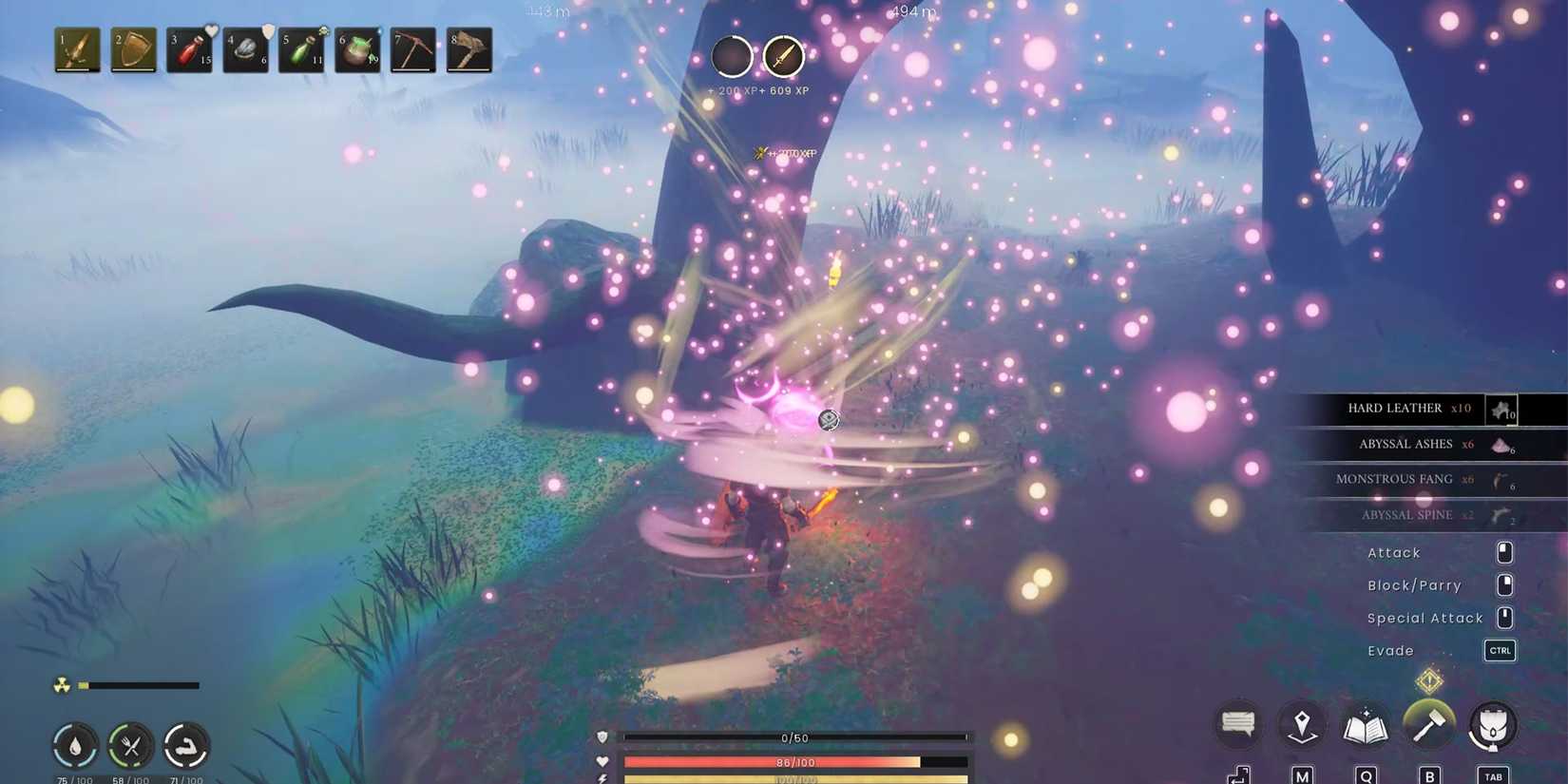Open the journal book icon
1568x784 pixels.
[x=1366, y=724]
